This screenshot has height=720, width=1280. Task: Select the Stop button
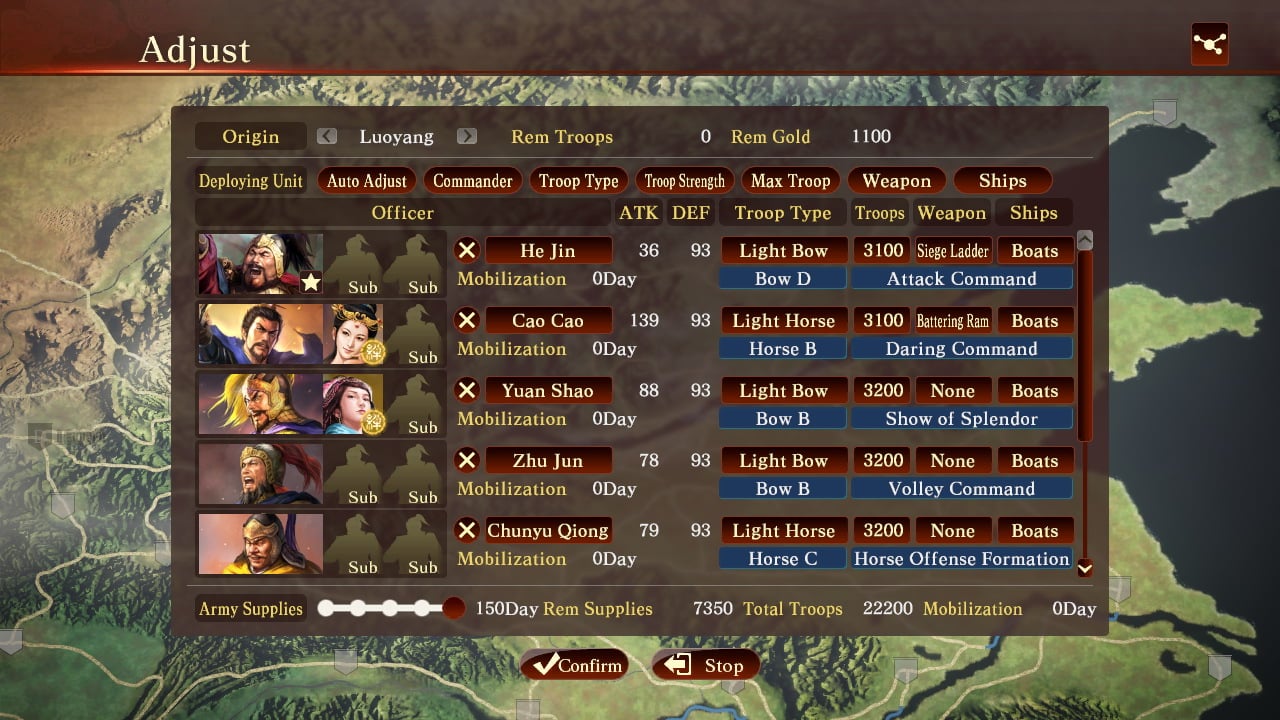pos(705,665)
